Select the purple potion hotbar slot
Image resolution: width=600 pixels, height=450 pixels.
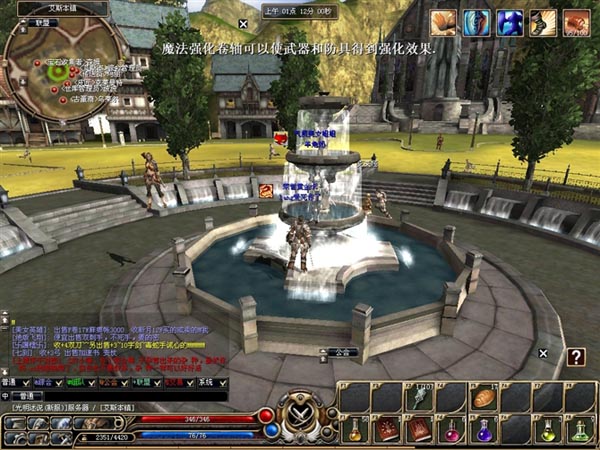coord(484,430)
